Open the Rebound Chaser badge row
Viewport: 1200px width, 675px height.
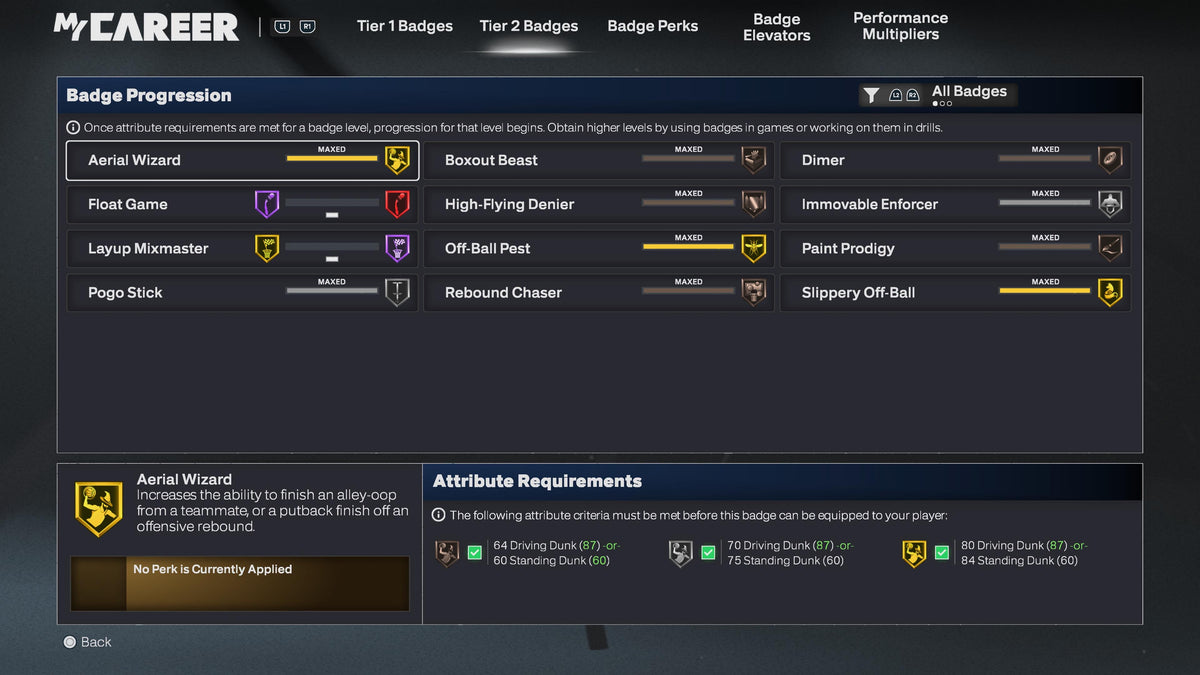[x=598, y=292]
